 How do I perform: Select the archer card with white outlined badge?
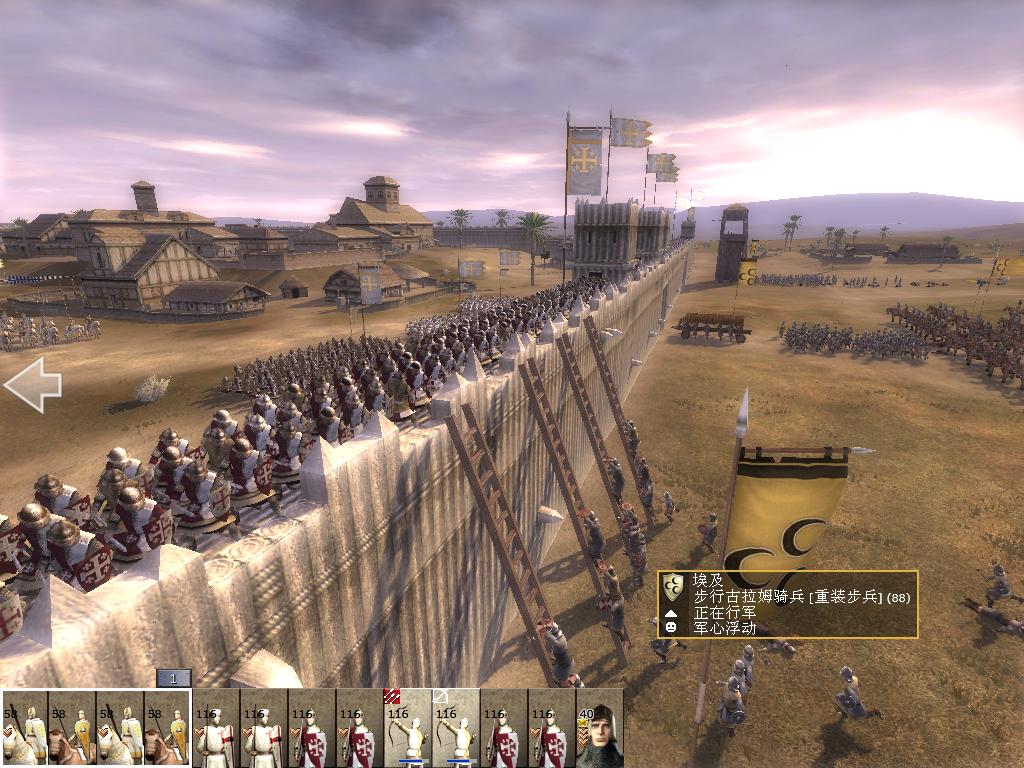click(456, 728)
